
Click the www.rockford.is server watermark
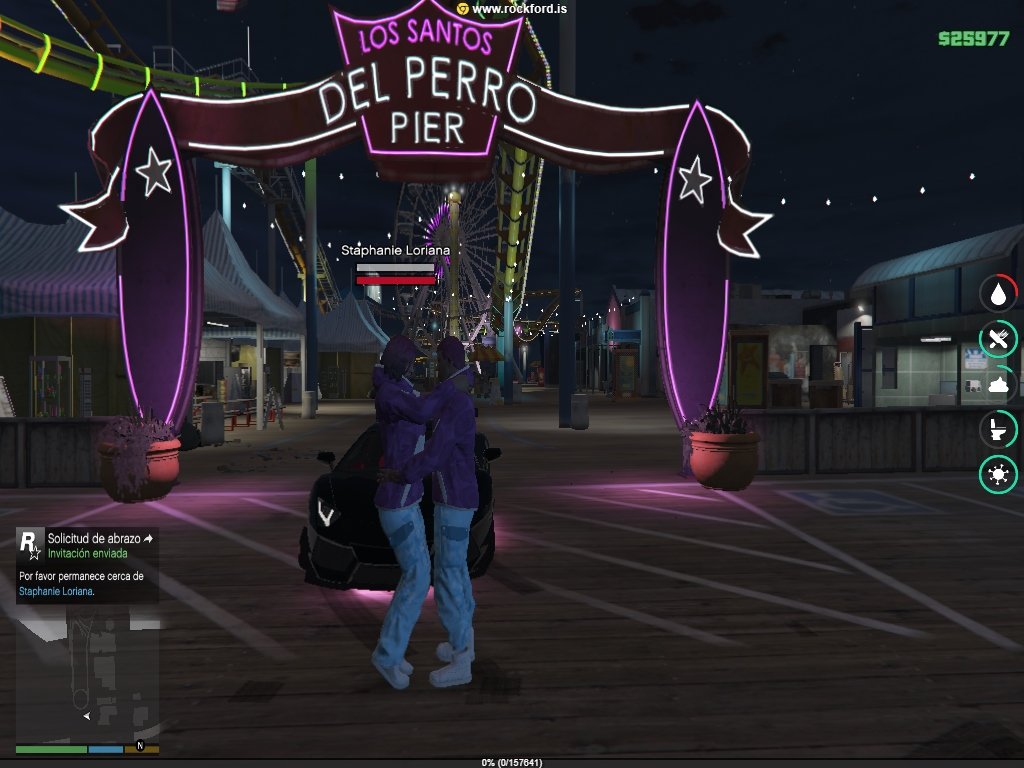coord(514,8)
